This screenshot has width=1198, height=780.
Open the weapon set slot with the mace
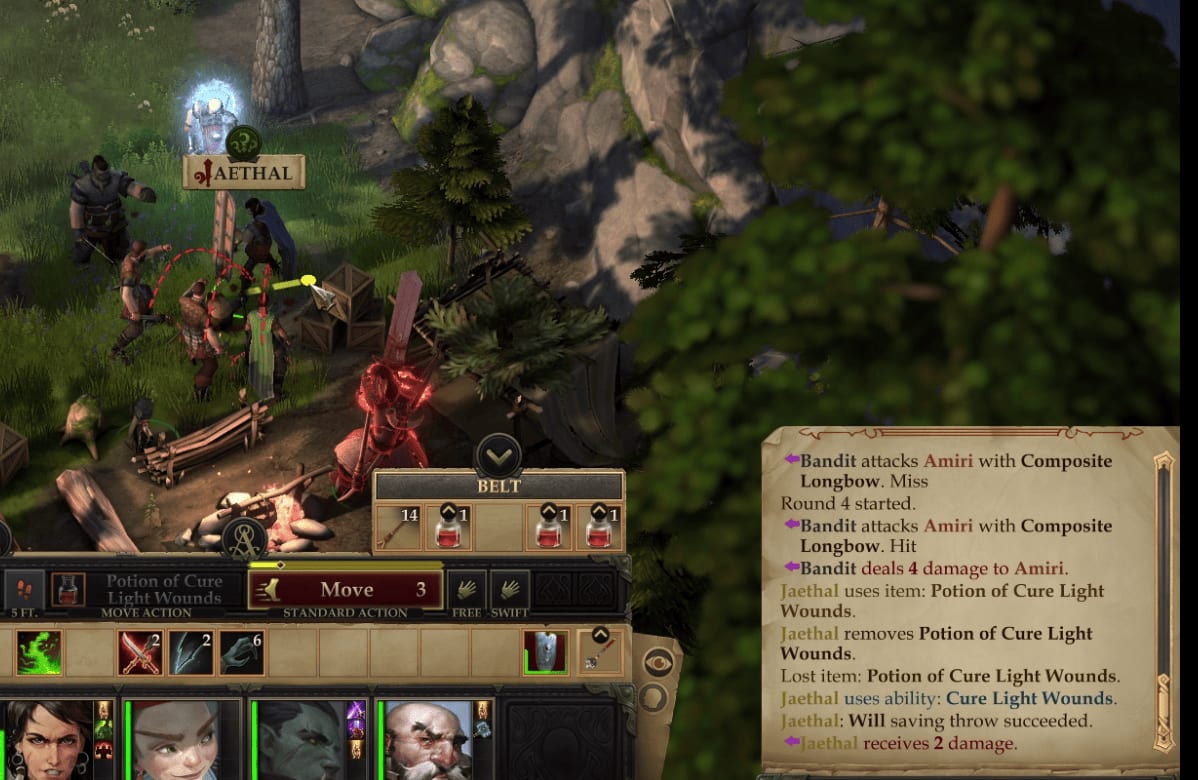tap(600, 652)
